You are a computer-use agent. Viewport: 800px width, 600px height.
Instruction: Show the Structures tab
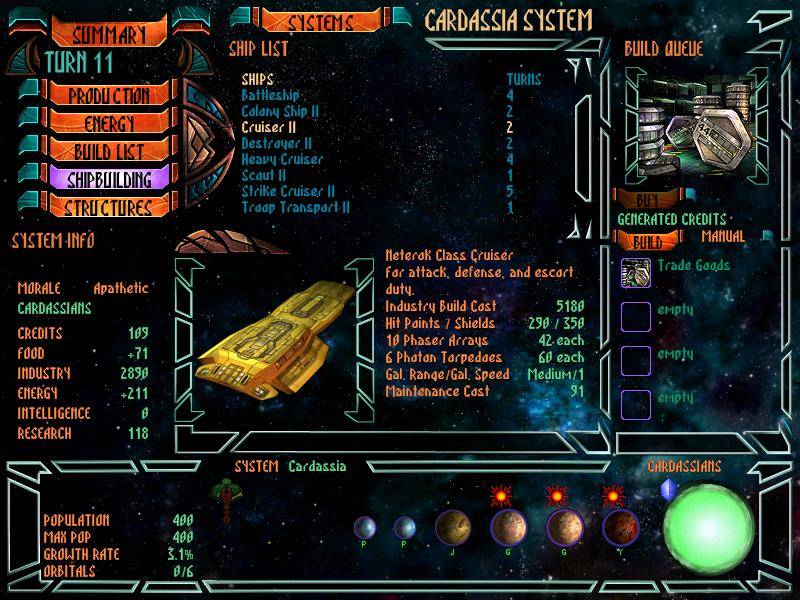[x=109, y=208]
